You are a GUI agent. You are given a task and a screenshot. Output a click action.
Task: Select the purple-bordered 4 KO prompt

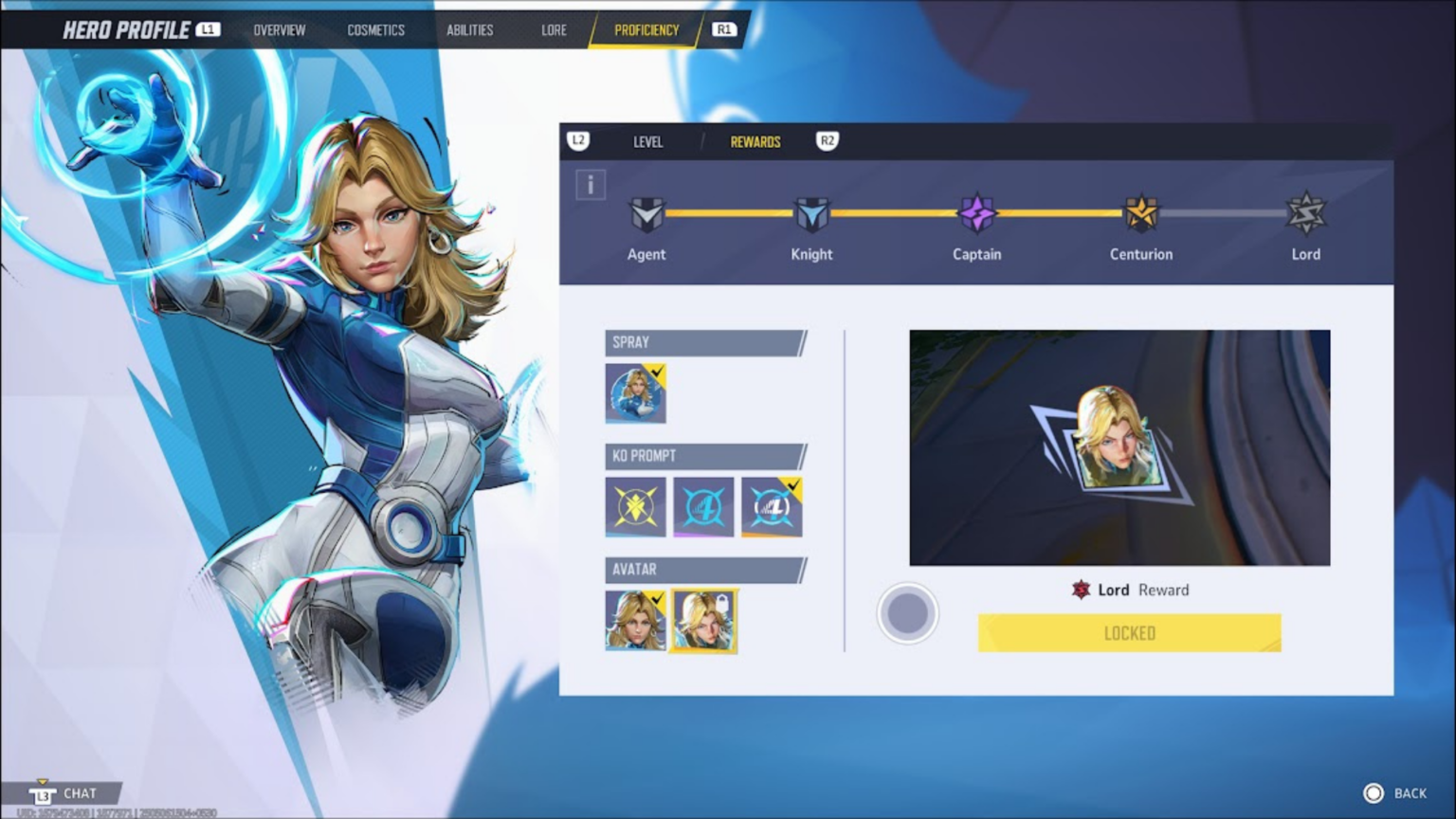(x=703, y=507)
